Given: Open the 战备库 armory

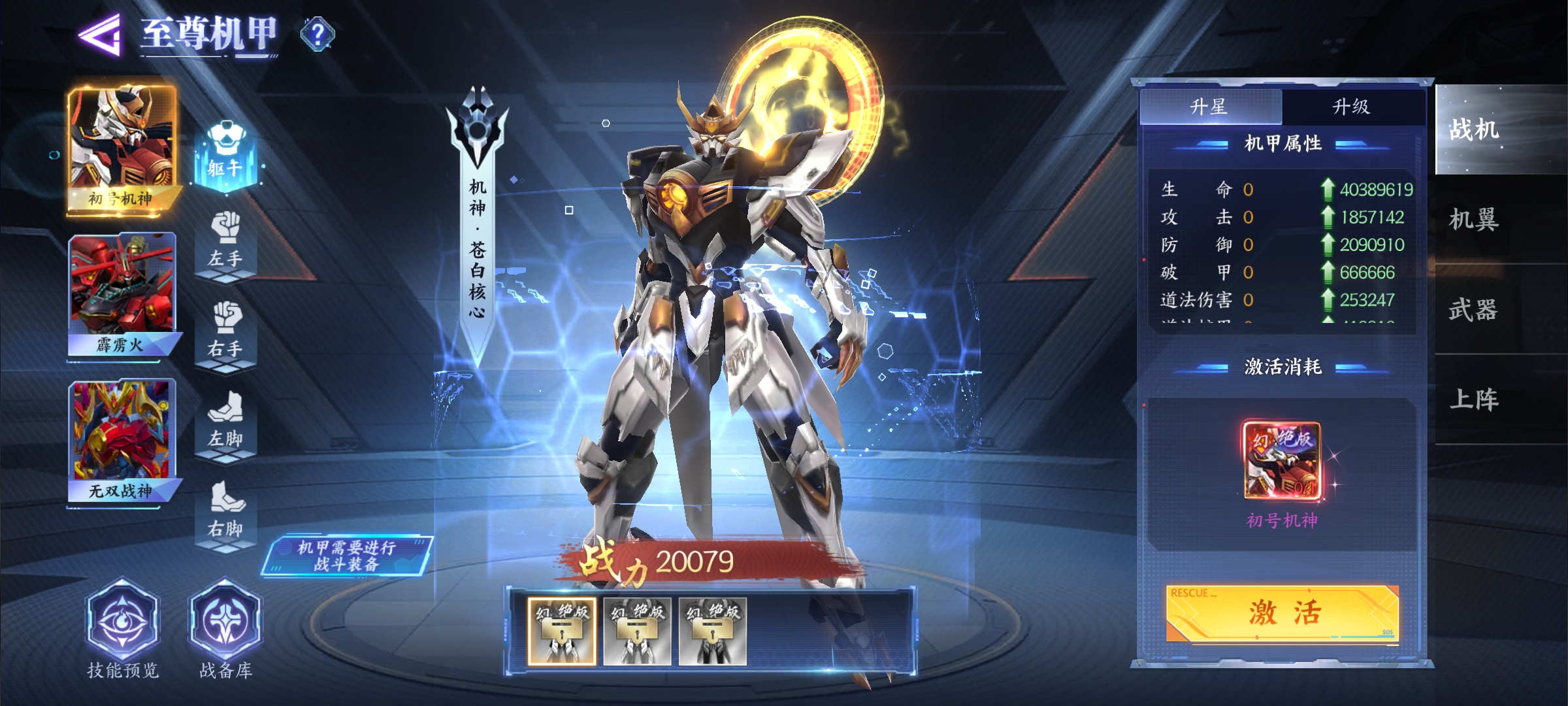Looking at the screenshot, I should click(225, 628).
